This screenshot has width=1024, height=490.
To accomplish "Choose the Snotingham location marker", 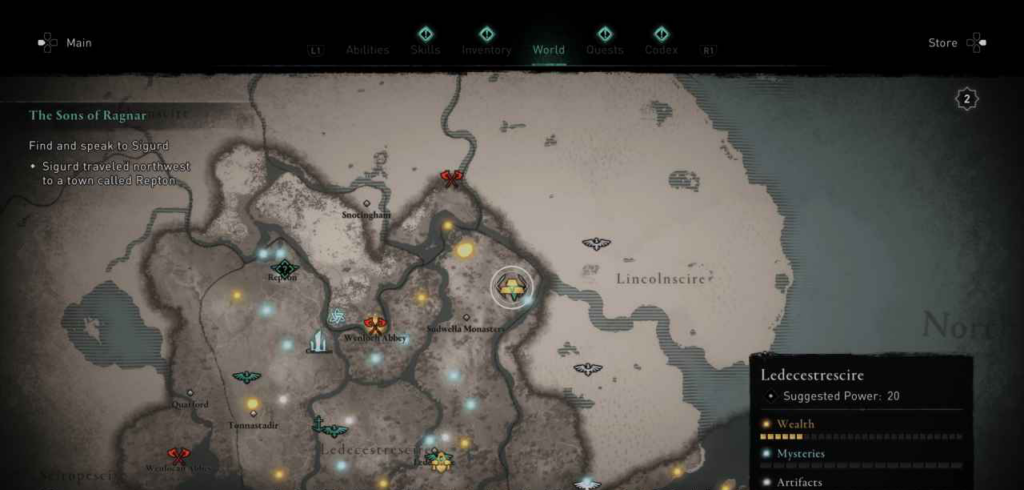I will coord(366,203).
